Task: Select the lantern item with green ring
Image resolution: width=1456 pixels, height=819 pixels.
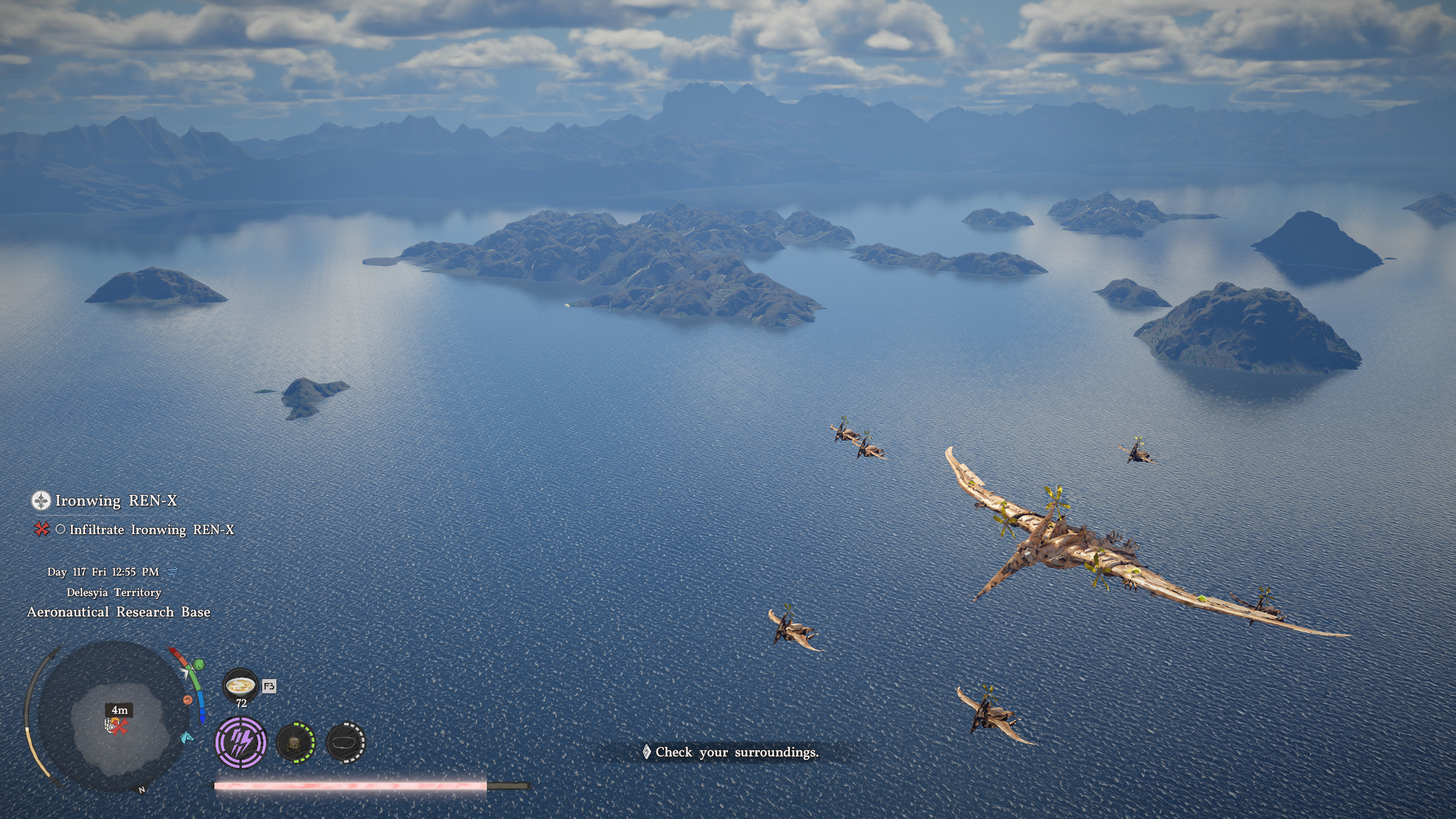Action: (x=295, y=743)
